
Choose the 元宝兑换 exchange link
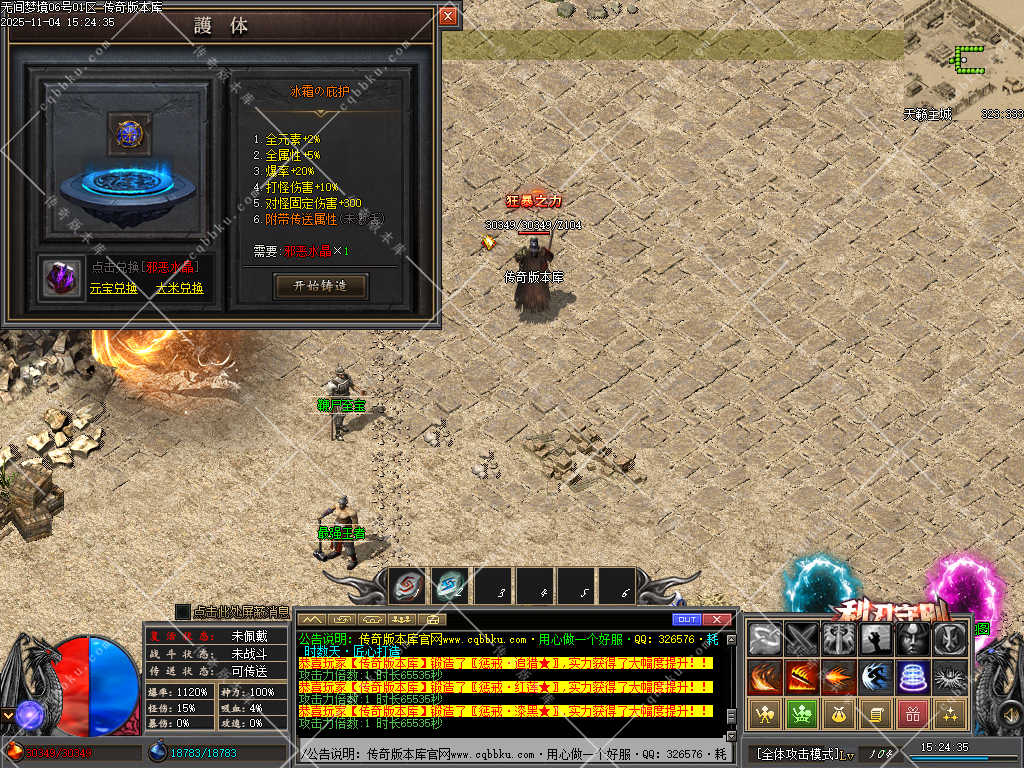[x=113, y=288]
